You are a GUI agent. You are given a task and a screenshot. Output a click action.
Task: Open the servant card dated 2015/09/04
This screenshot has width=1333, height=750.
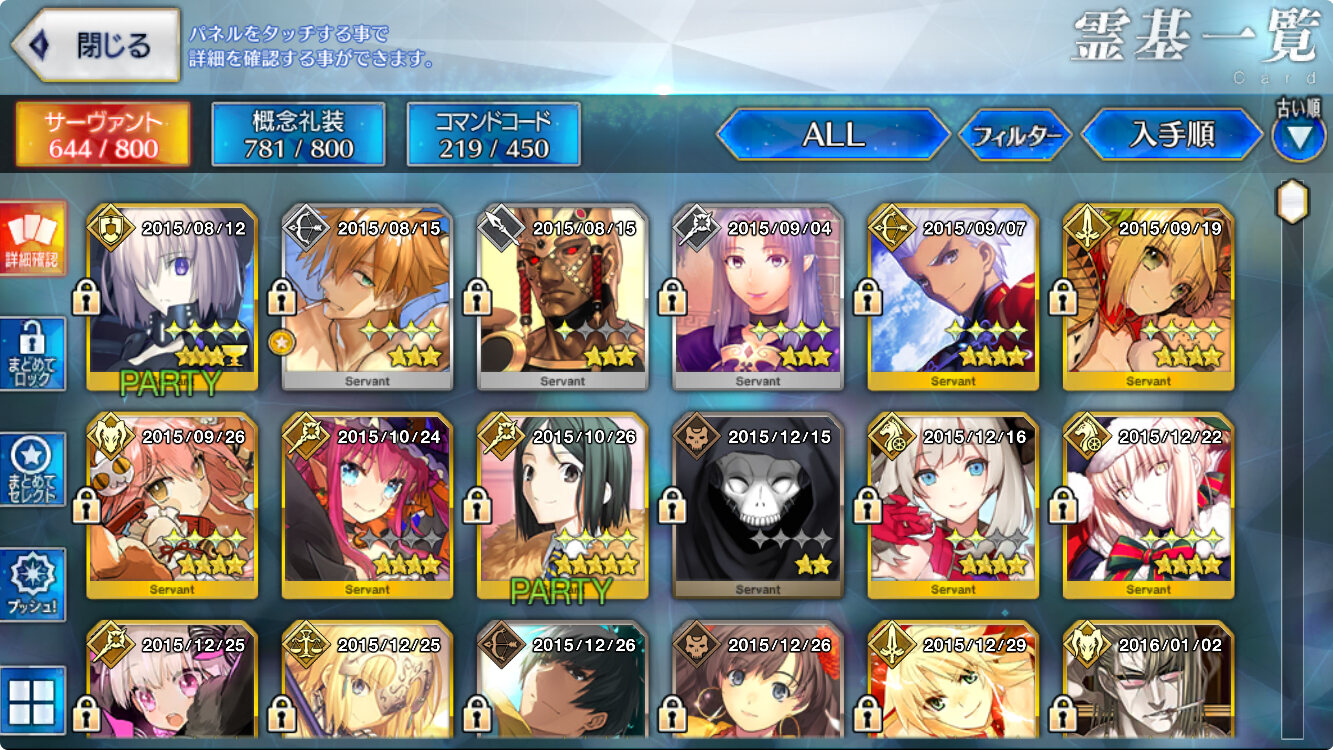[x=757, y=298]
